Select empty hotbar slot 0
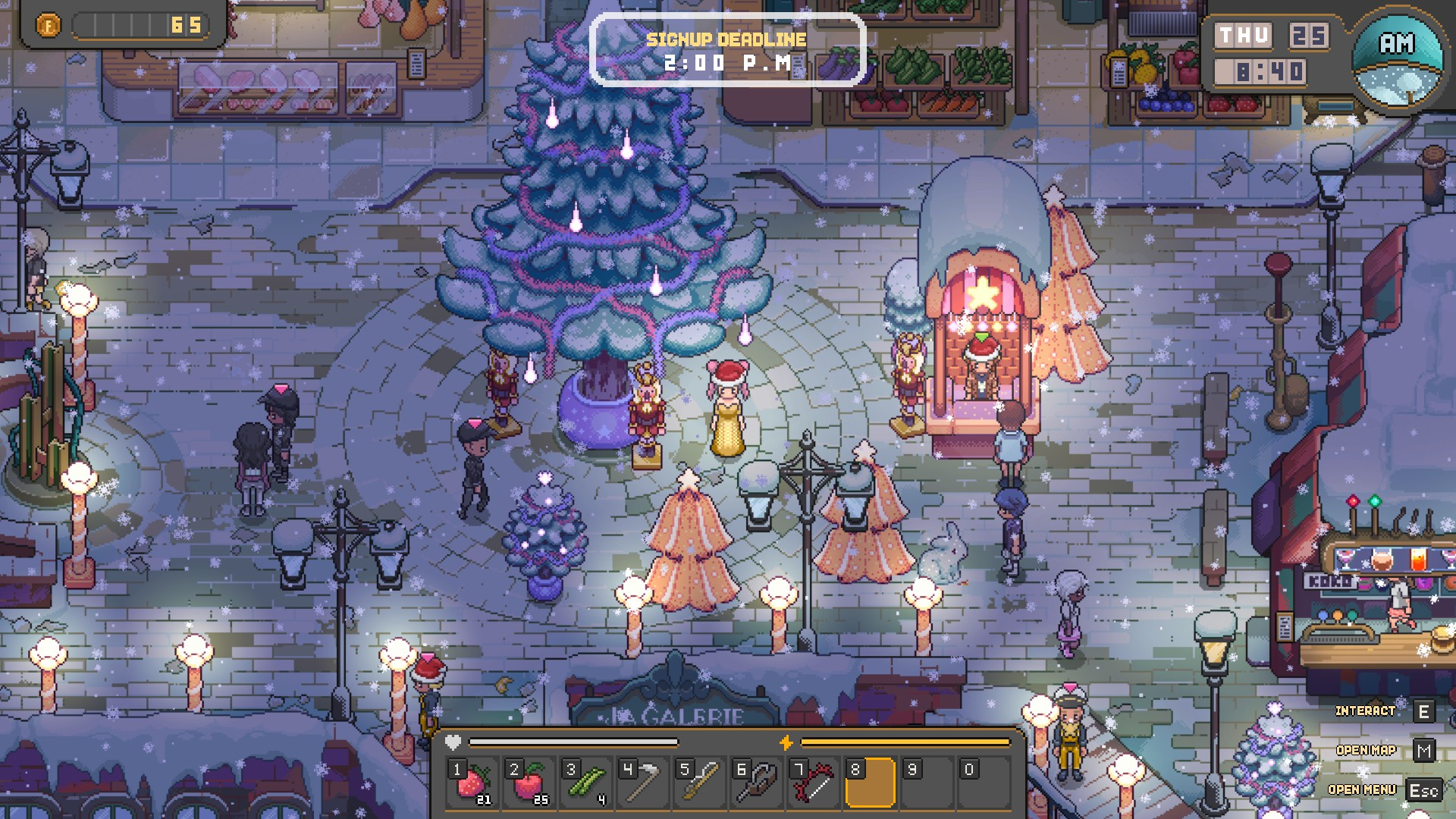Viewport: 1456px width, 819px height. tap(984, 783)
